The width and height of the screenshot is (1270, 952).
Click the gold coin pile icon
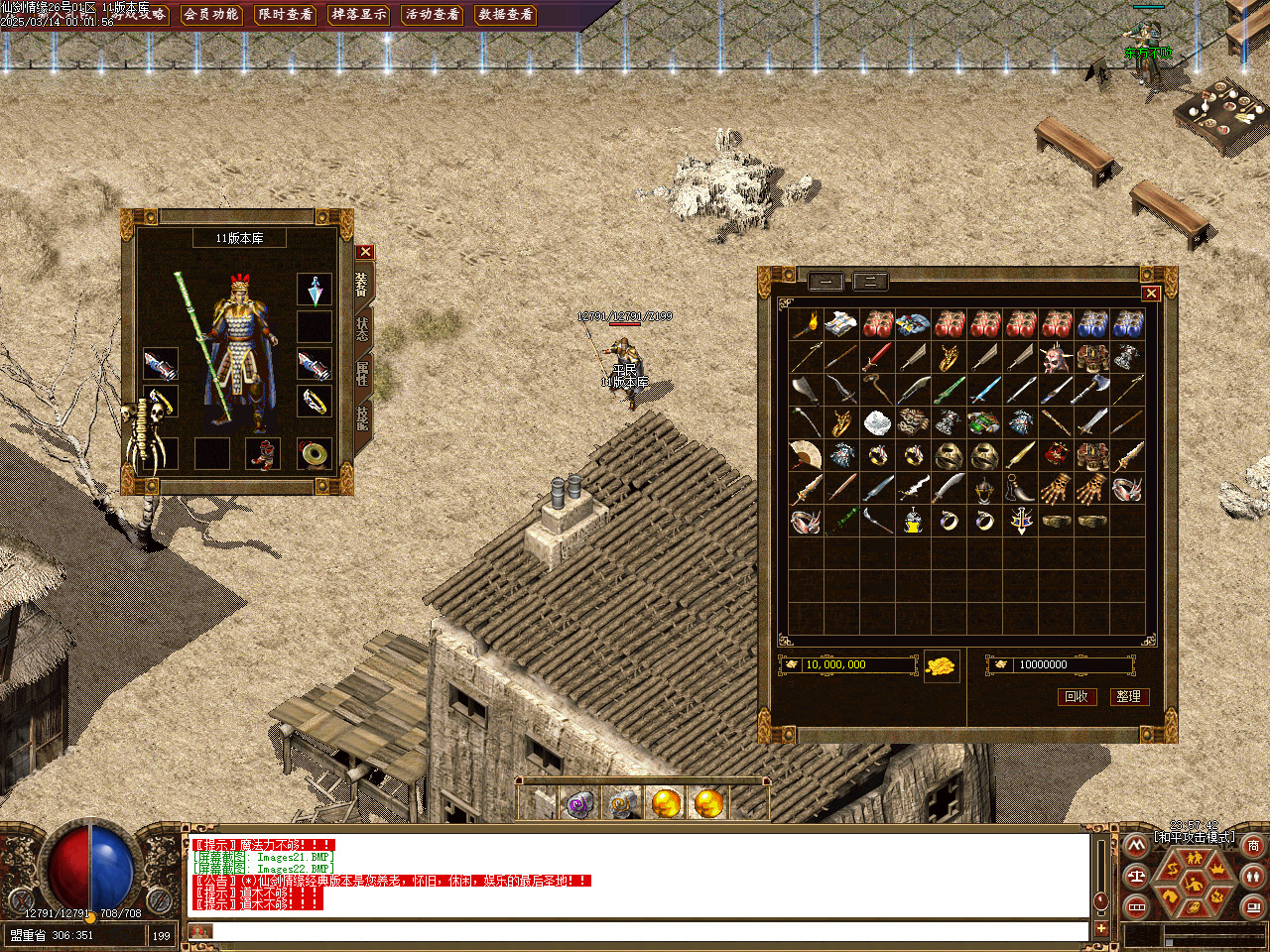[x=942, y=665]
